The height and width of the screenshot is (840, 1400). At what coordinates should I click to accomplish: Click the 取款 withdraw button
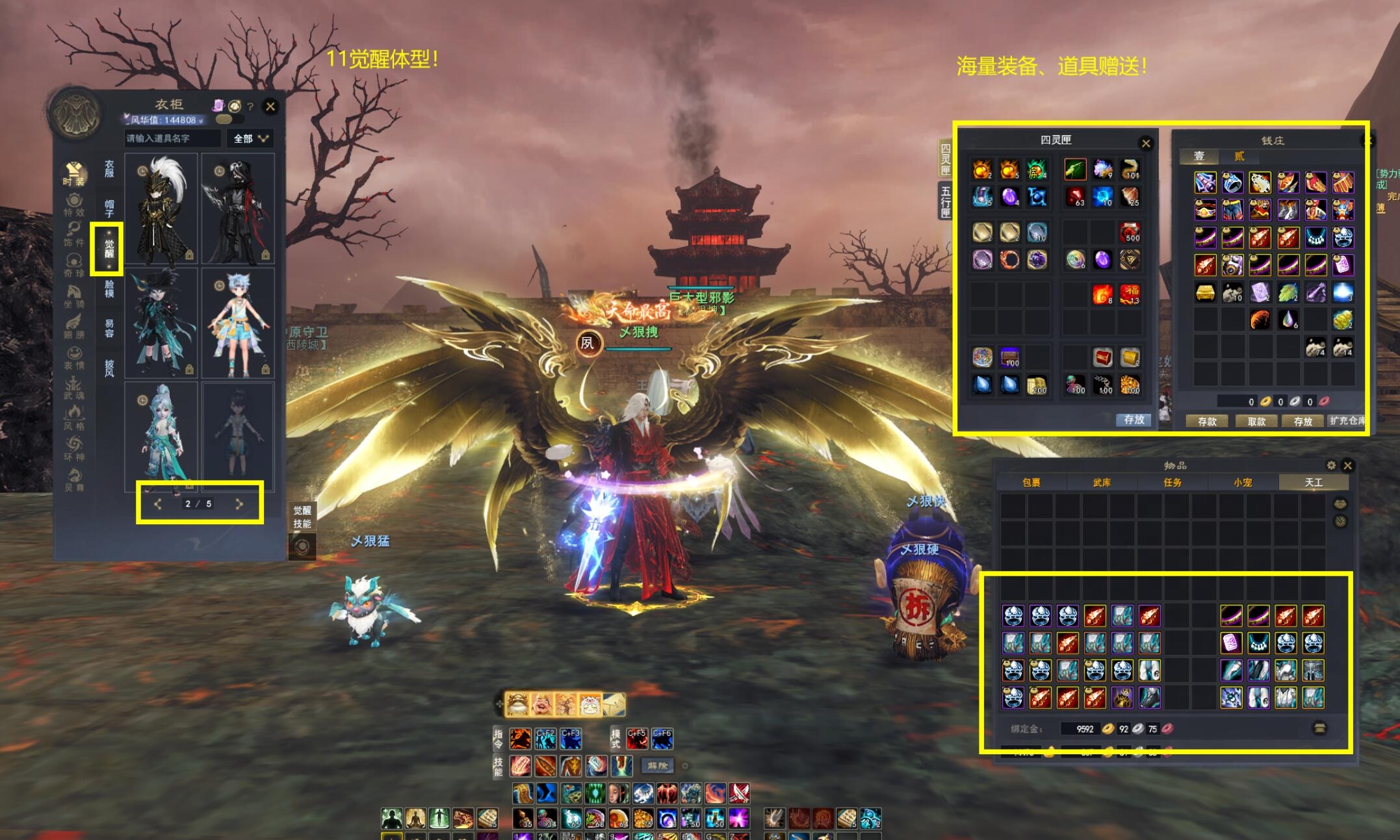[1256, 421]
